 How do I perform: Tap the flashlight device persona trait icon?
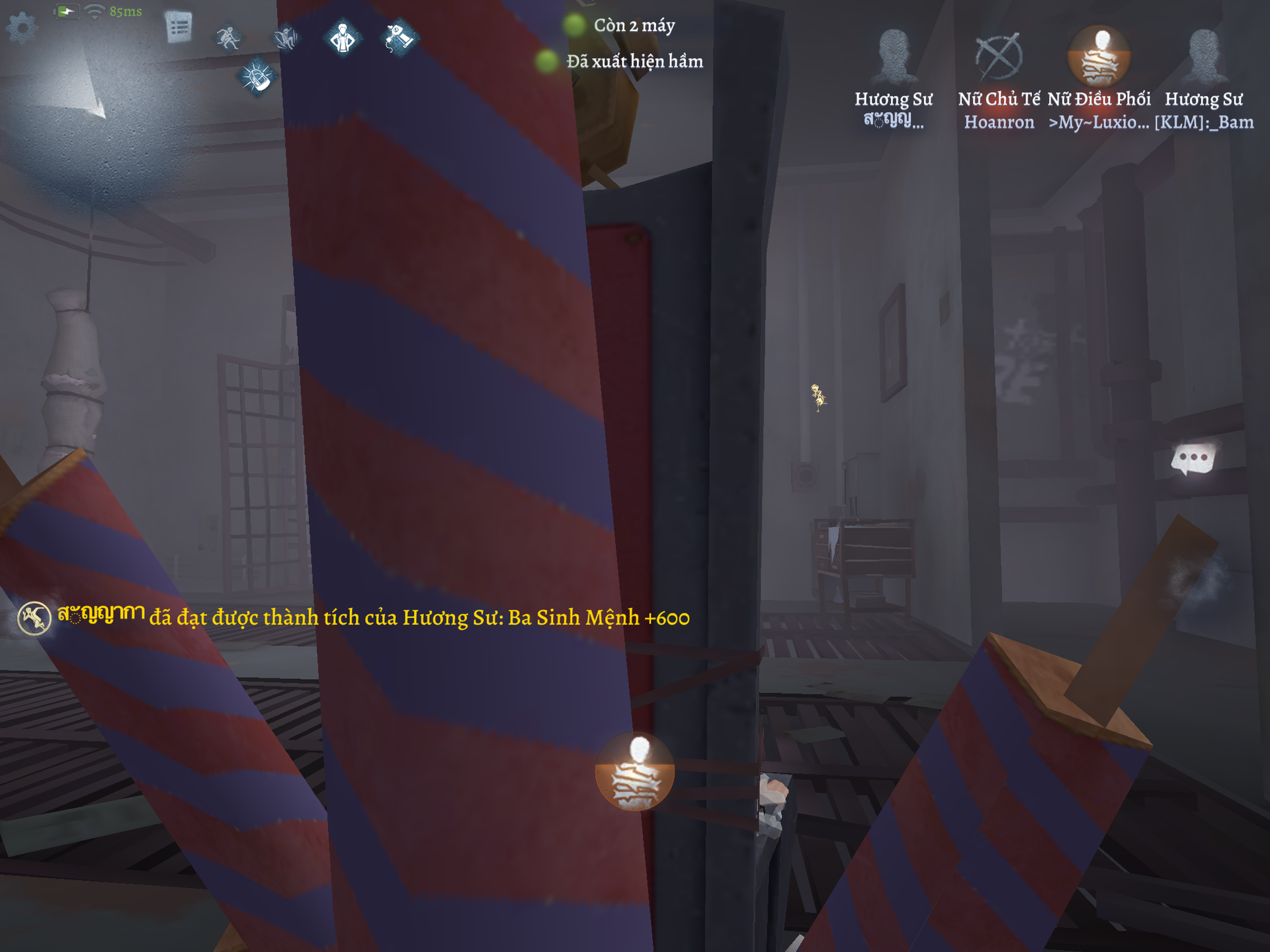[x=400, y=38]
